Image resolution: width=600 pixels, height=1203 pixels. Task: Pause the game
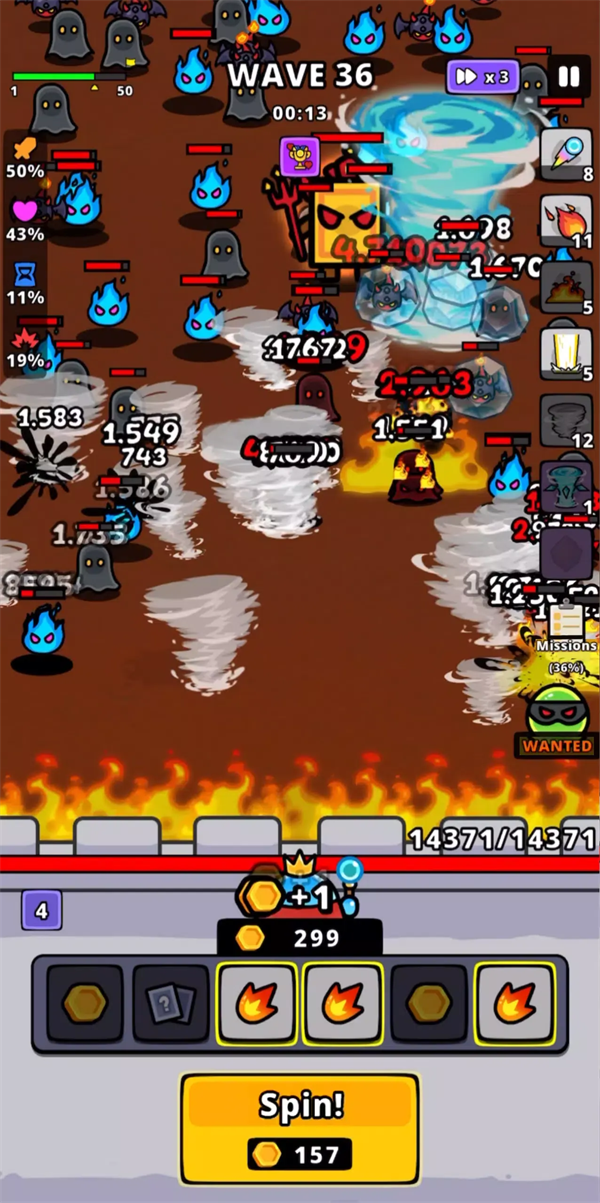pyautogui.click(x=569, y=77)
